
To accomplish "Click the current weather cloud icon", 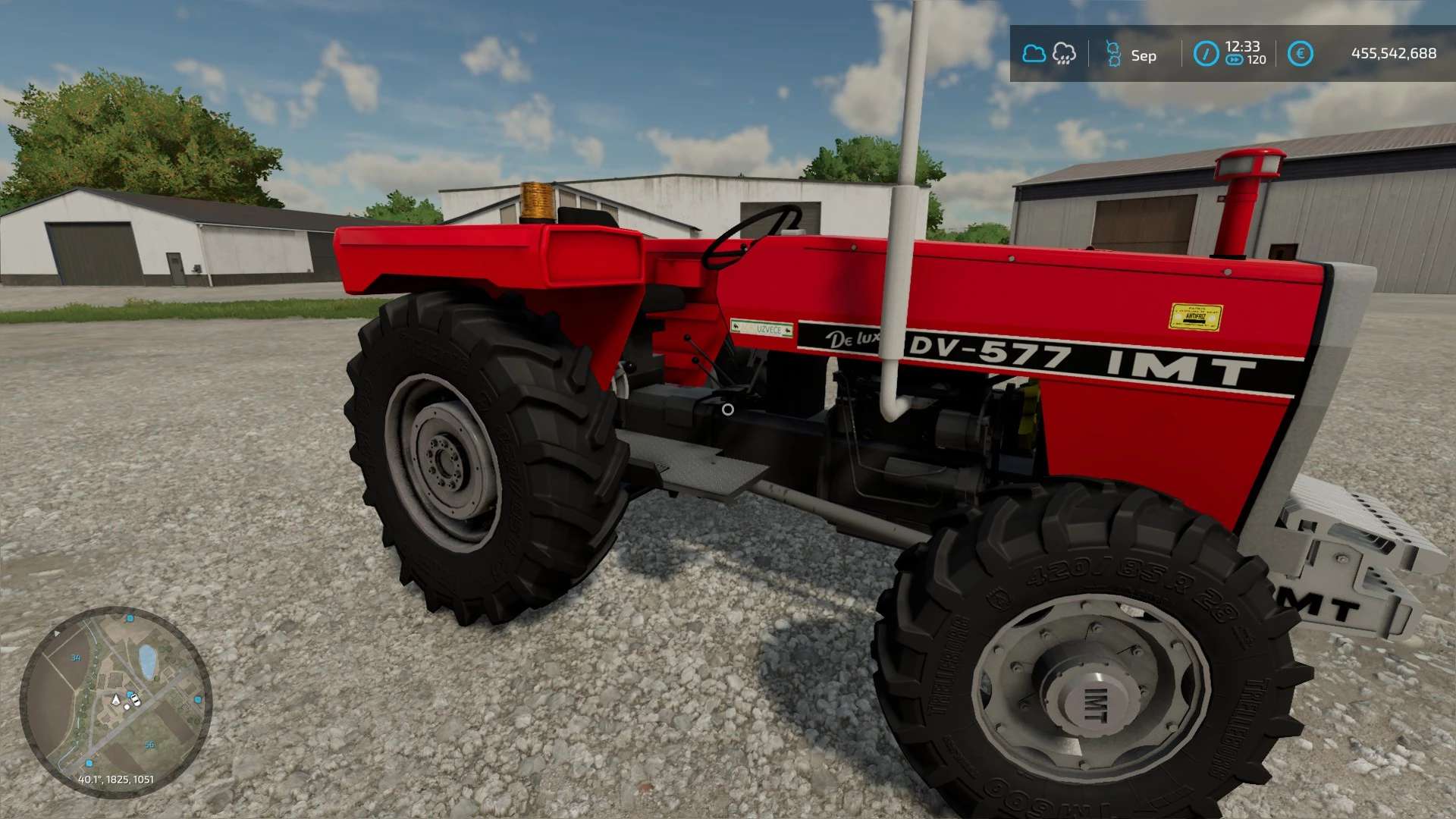I will (1034, 54).
